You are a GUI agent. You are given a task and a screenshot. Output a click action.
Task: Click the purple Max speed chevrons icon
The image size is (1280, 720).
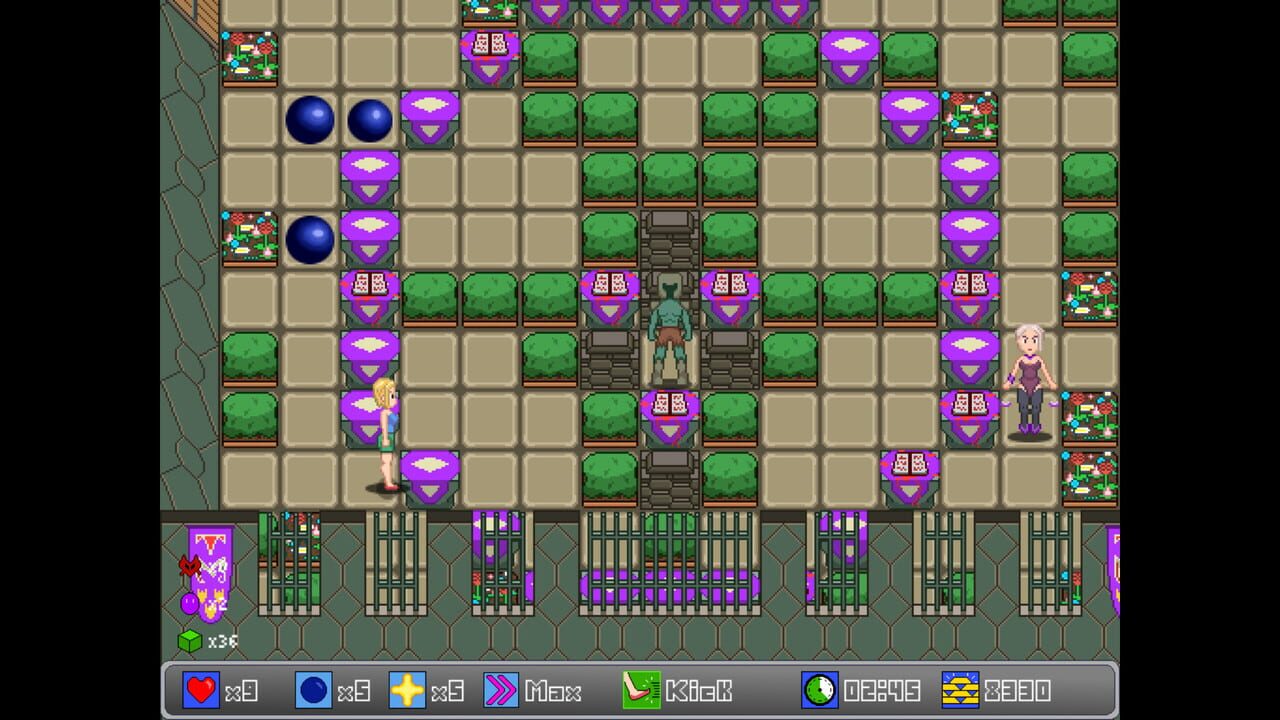502,690
